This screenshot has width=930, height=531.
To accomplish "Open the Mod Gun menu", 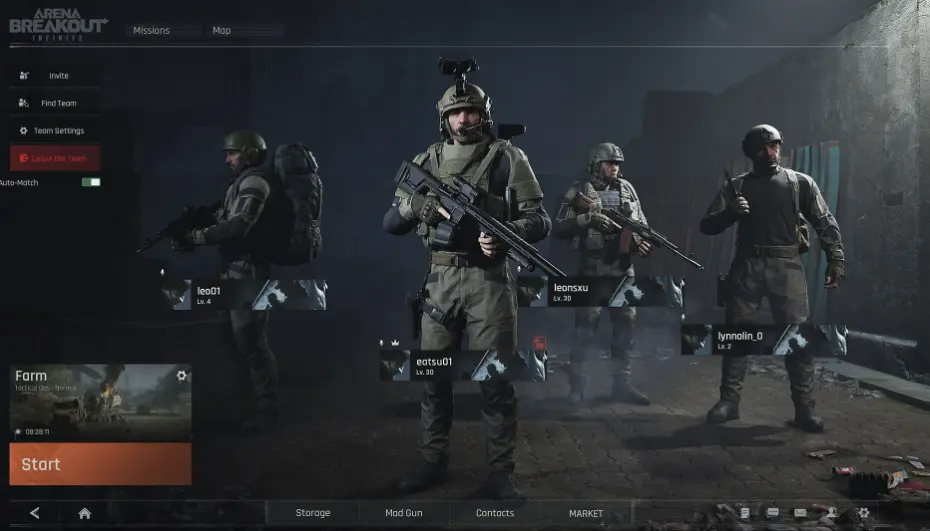I will coord(404,513).
